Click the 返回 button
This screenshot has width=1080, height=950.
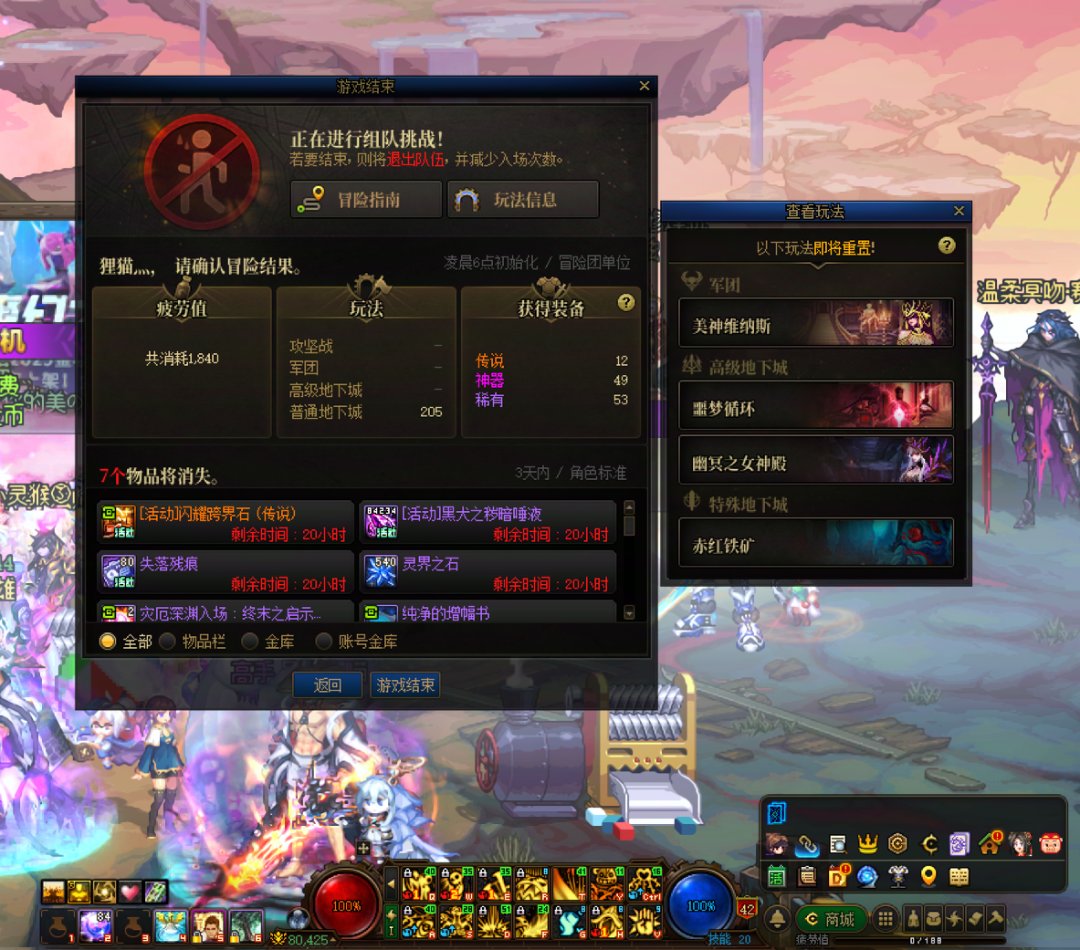click(x=327, y=685)
